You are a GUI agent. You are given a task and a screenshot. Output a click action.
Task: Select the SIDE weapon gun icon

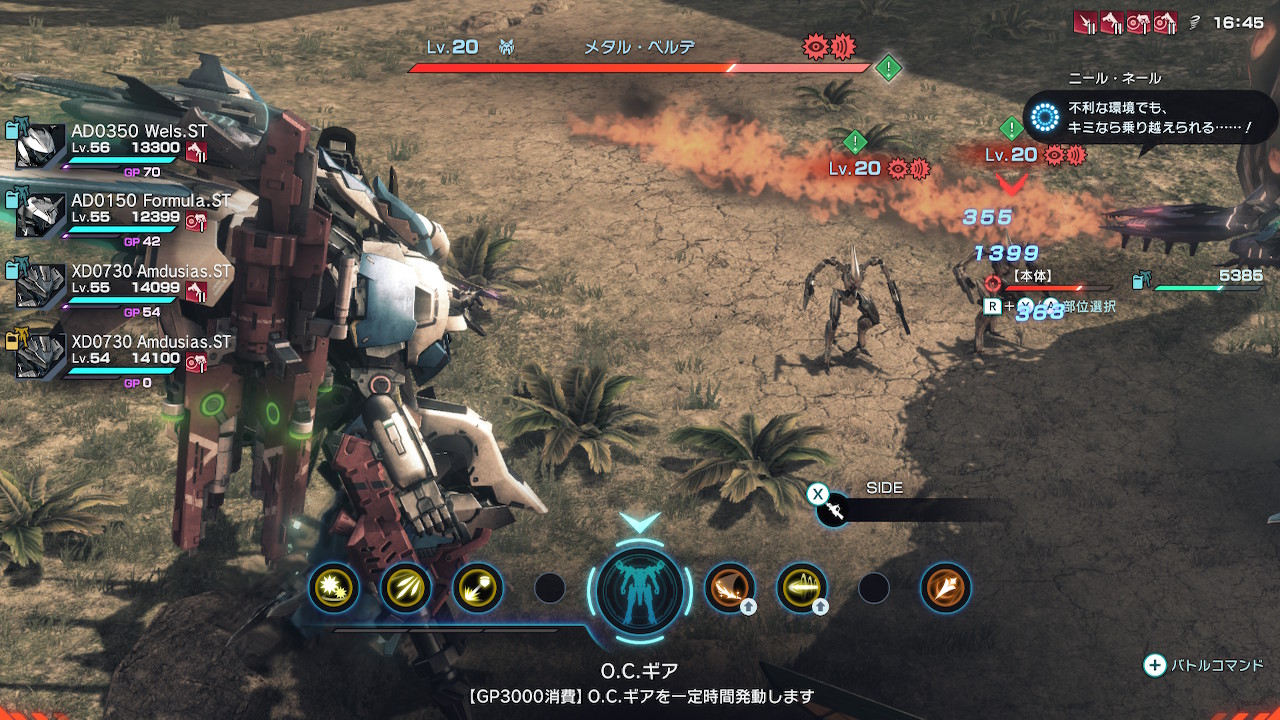834,511
